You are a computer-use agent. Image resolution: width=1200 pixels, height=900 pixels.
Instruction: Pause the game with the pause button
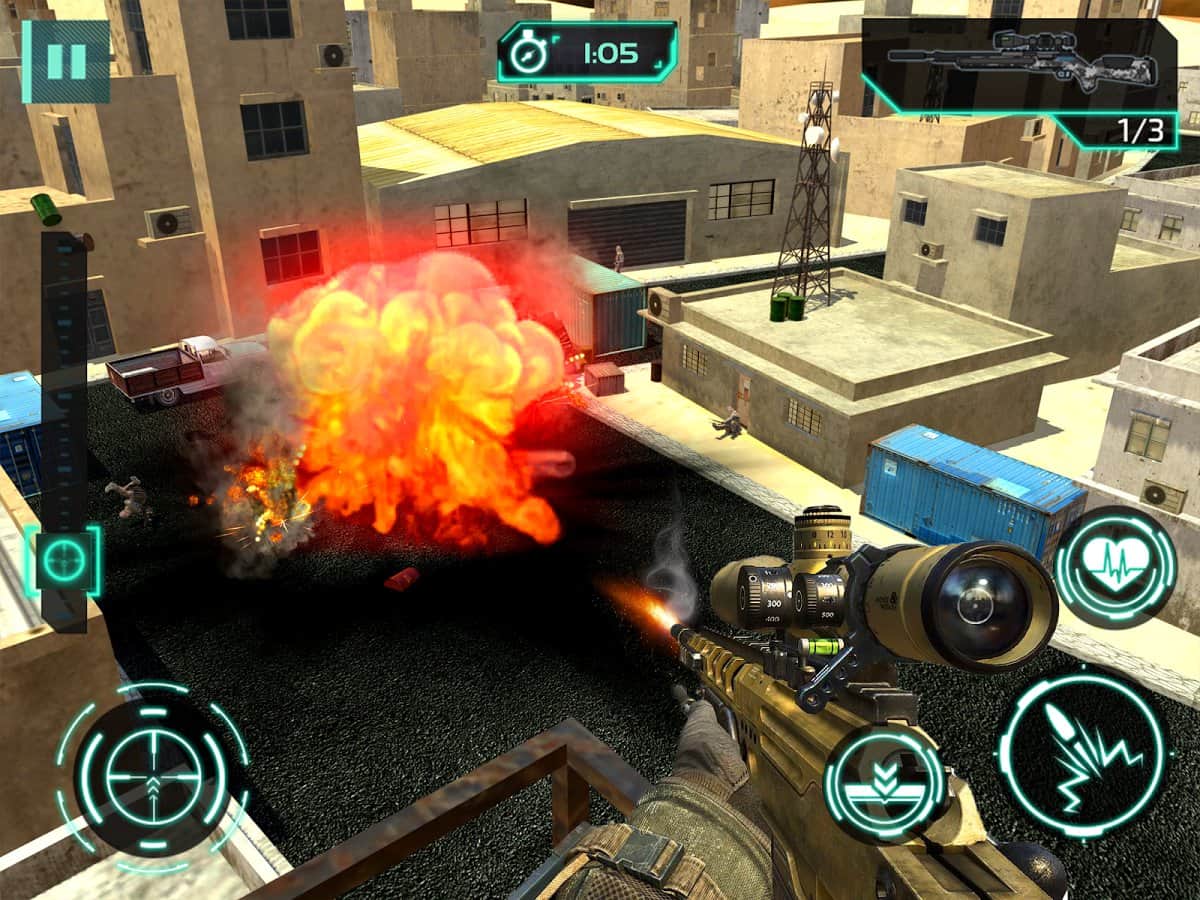pyautogui.click(x=66, y=61)
